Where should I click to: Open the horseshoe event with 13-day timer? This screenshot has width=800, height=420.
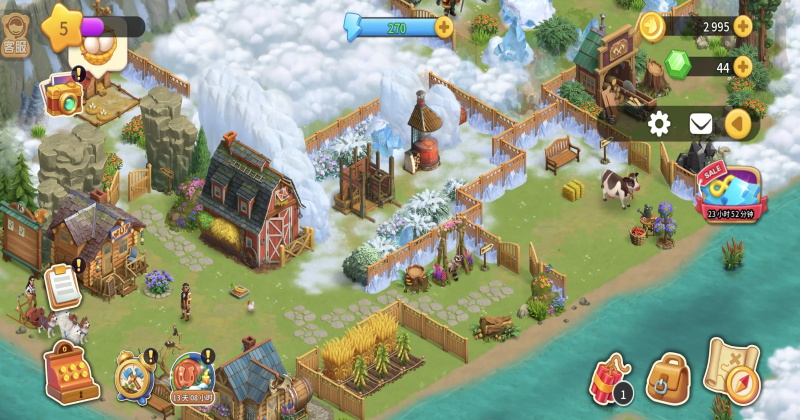point(192,377)
